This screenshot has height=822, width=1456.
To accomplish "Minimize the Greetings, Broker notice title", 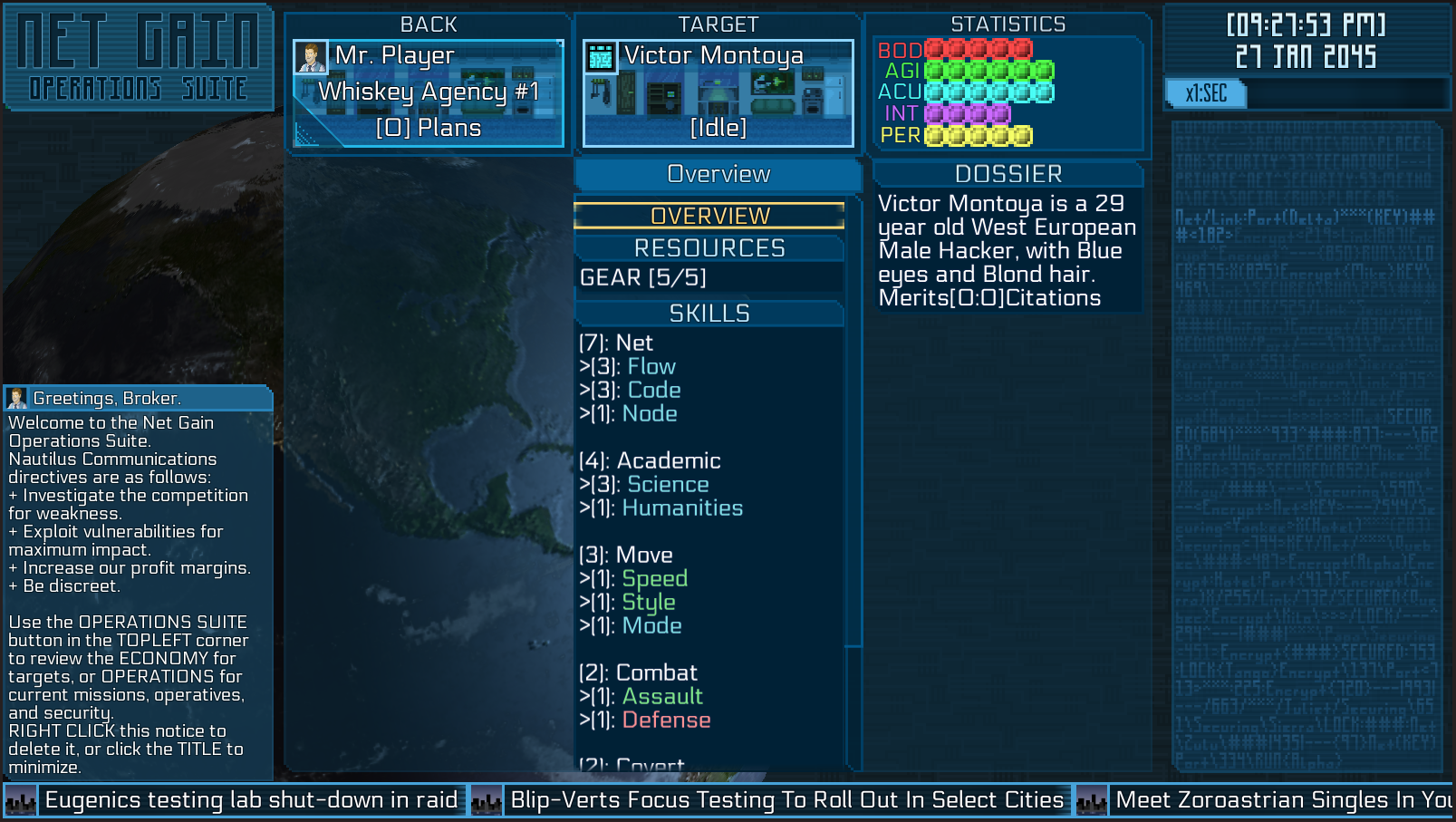I will 107,398.
